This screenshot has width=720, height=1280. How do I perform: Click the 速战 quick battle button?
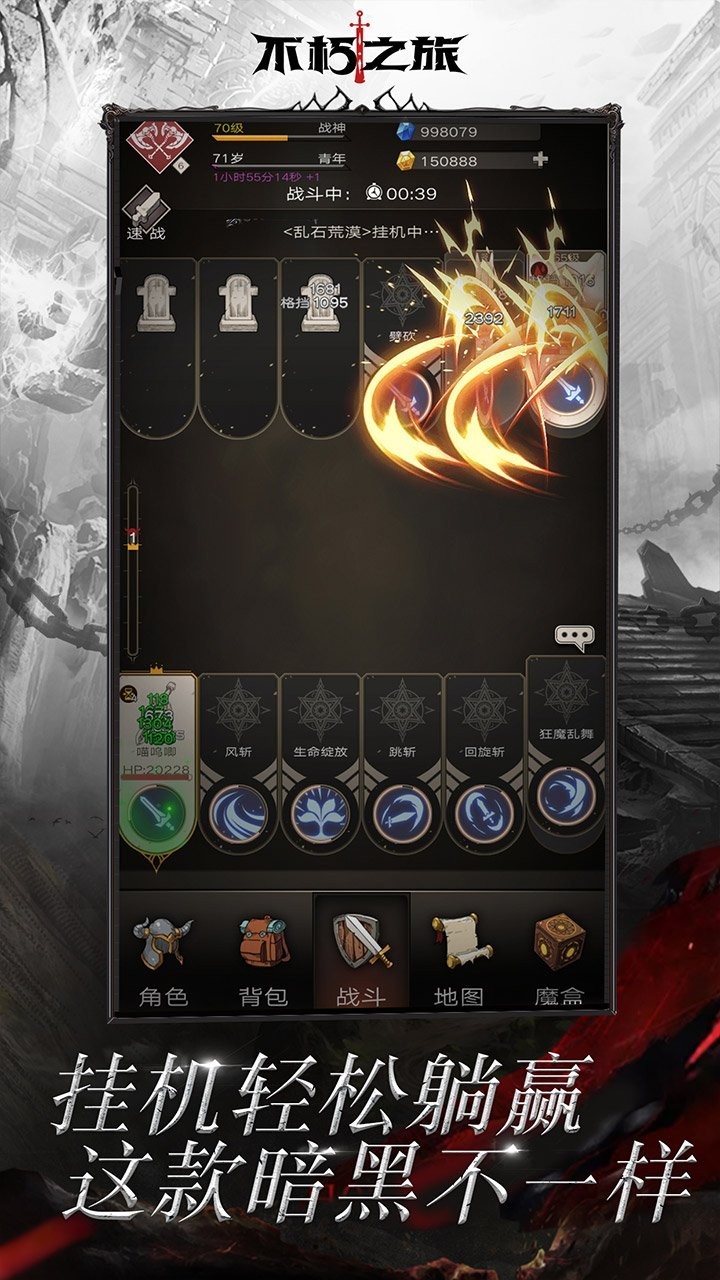146,217
